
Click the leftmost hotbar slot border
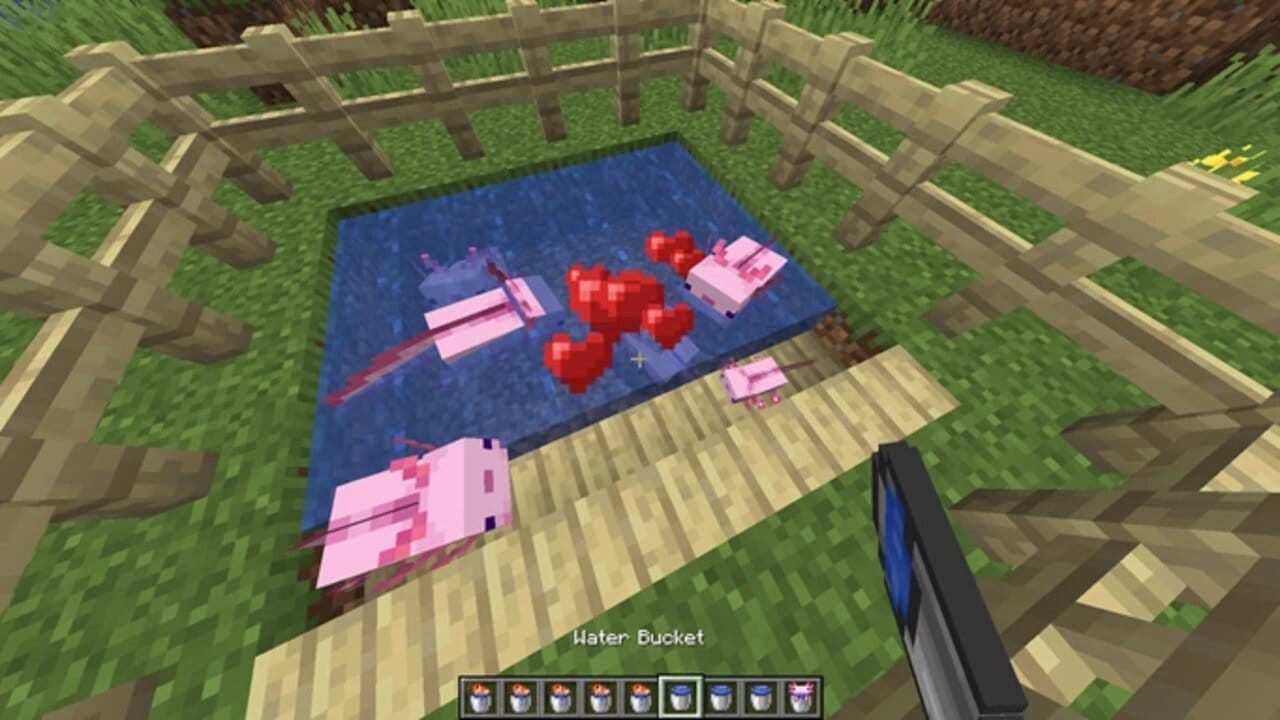pos(460,697)
